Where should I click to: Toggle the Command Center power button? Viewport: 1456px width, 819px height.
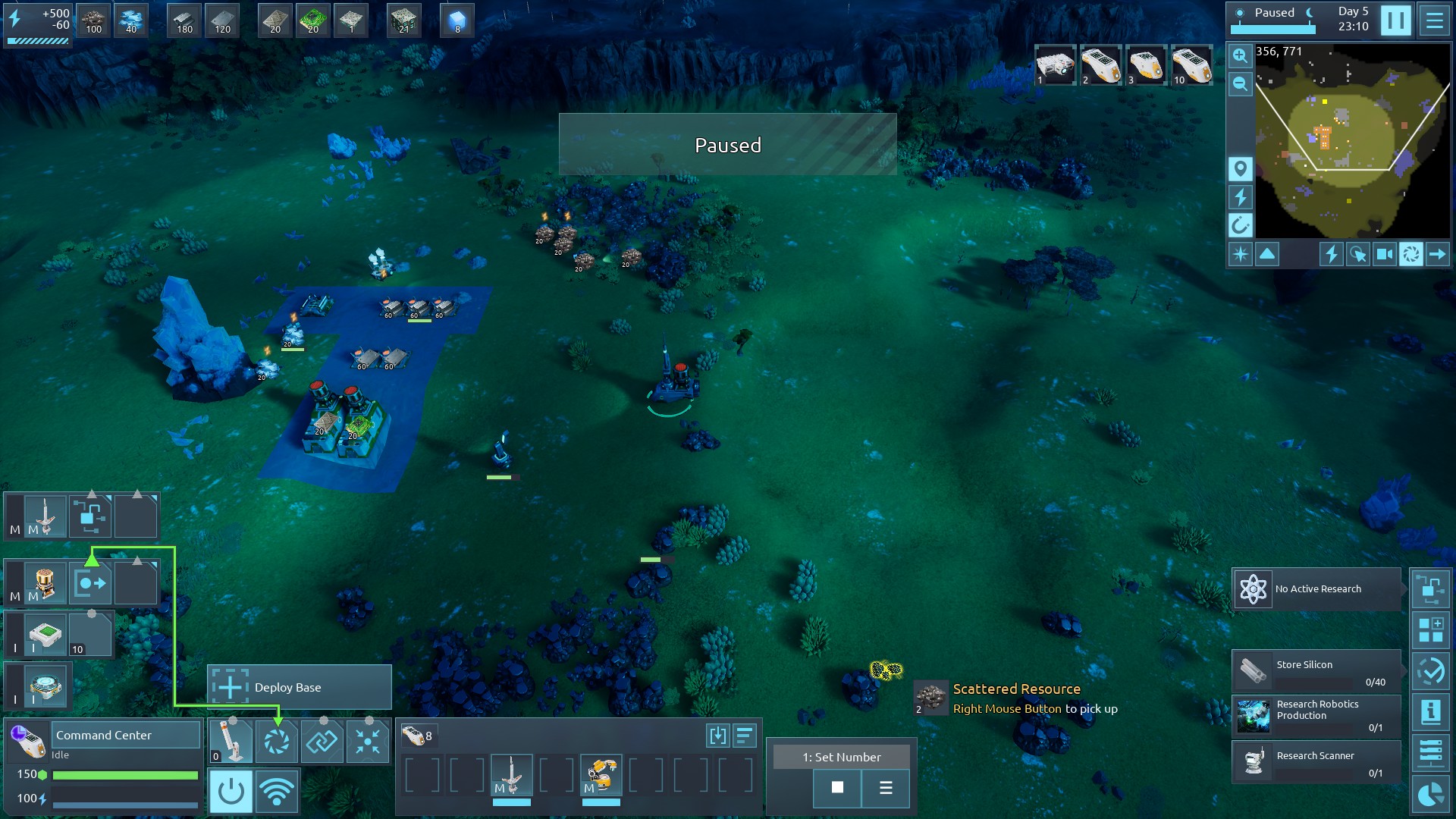pyautogui.click(x=231, y=791)
